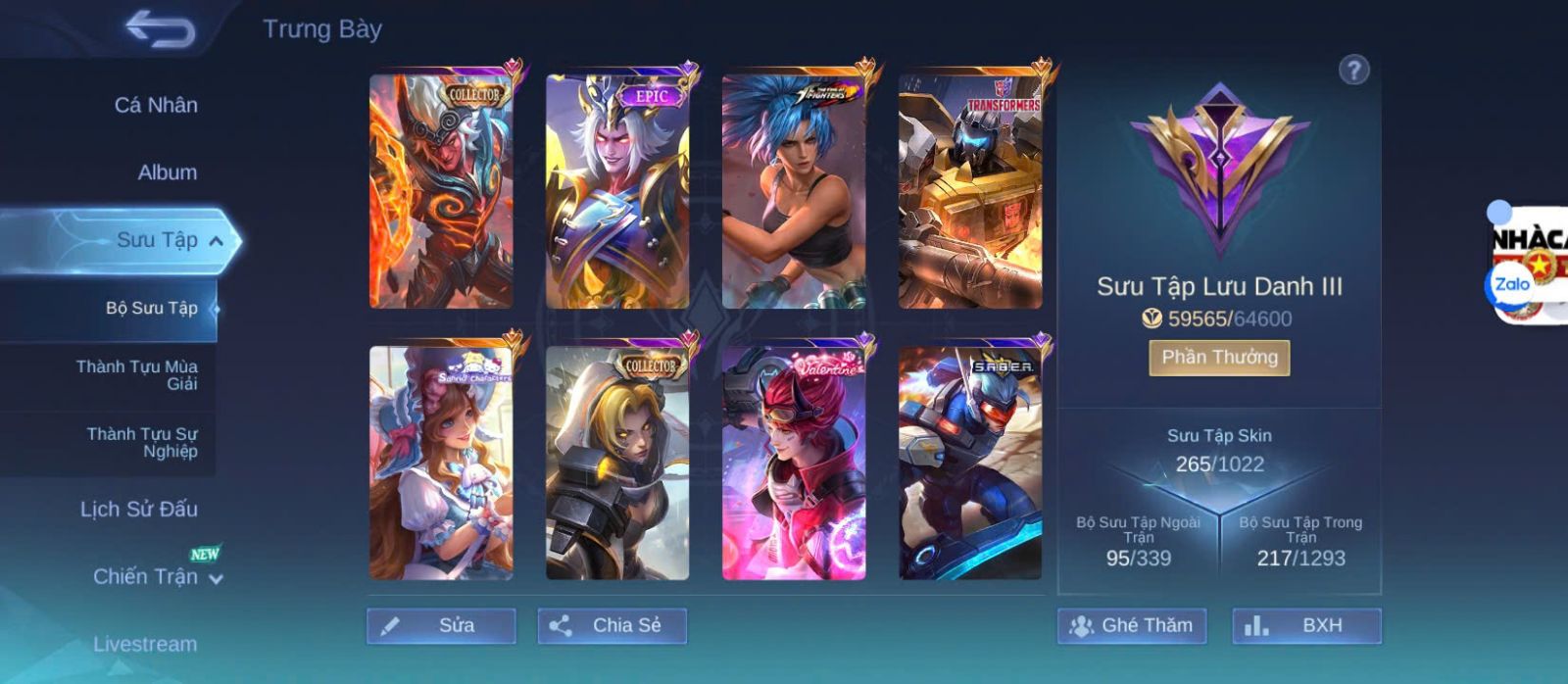This screenshot has height=684, width=1568.
Task: Expand the Chiến Trận section
Action: pyautogui.click(x=215, y=579)
